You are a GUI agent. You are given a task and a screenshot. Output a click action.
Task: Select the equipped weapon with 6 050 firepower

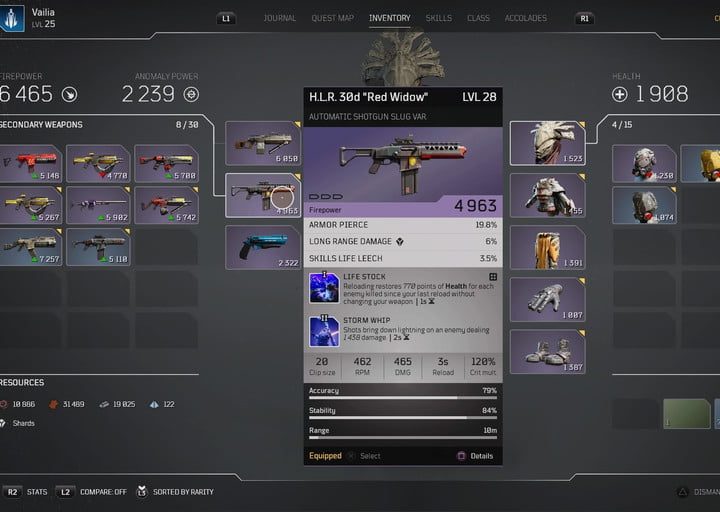point(263,143)
